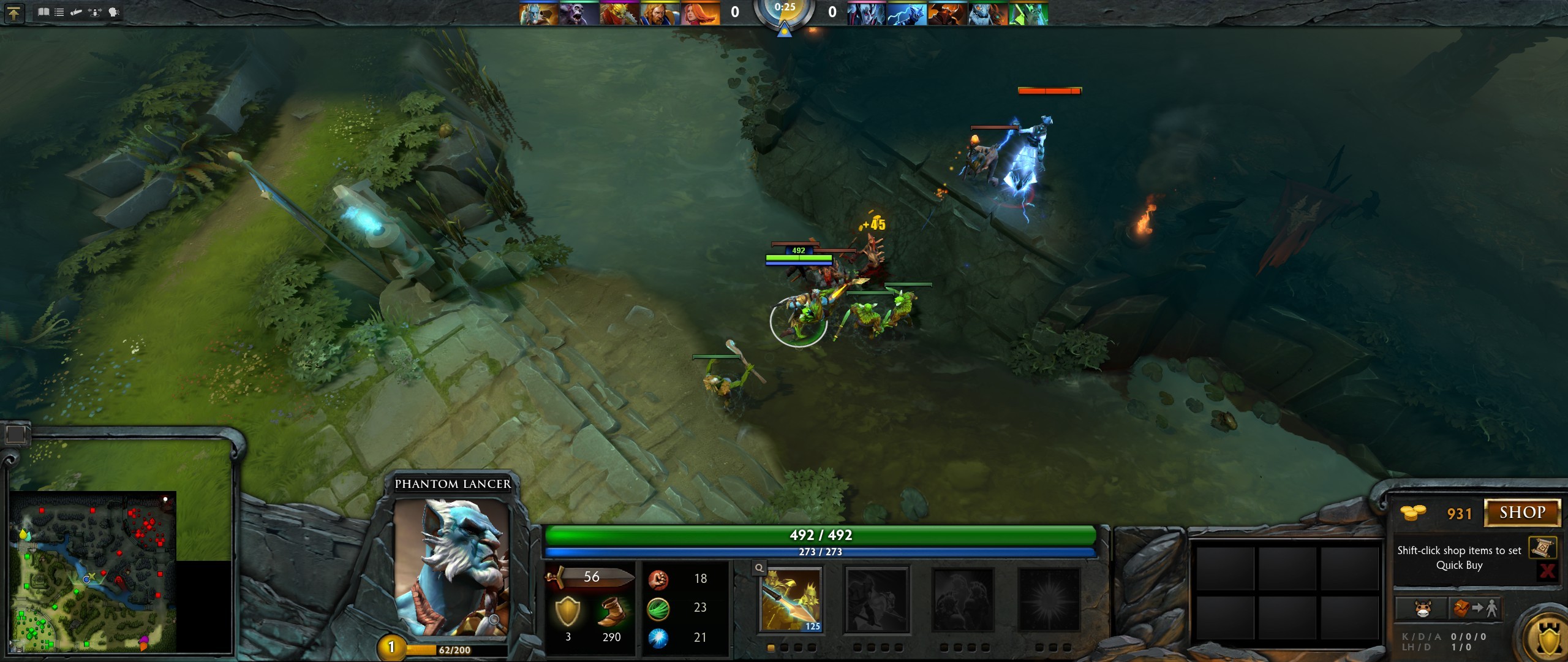Select the courier donkey button
The height and width of the screenshot is (662, 1568).
click(x=1422, y=609)
